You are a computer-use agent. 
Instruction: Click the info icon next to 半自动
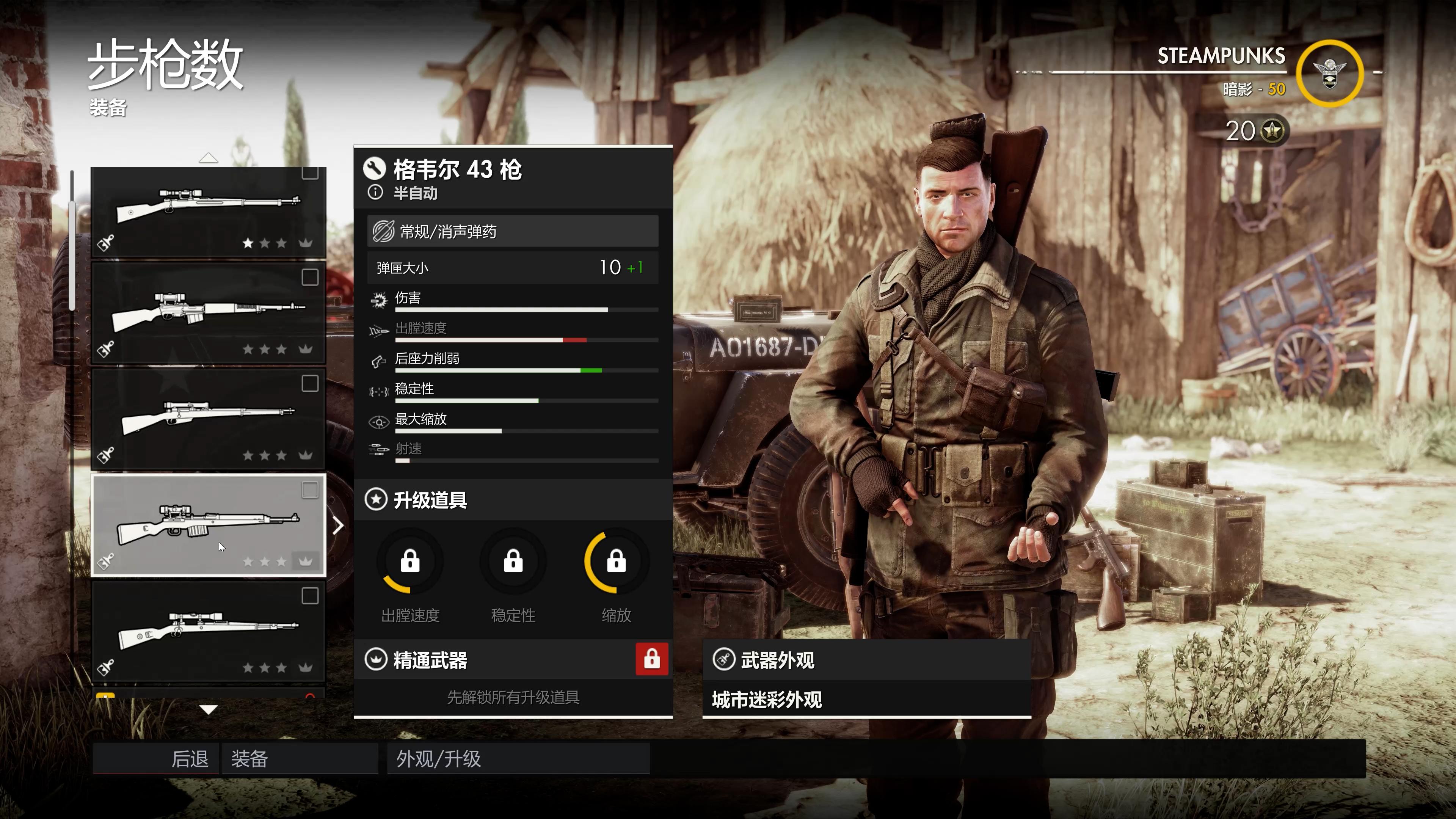coord(375,193)
